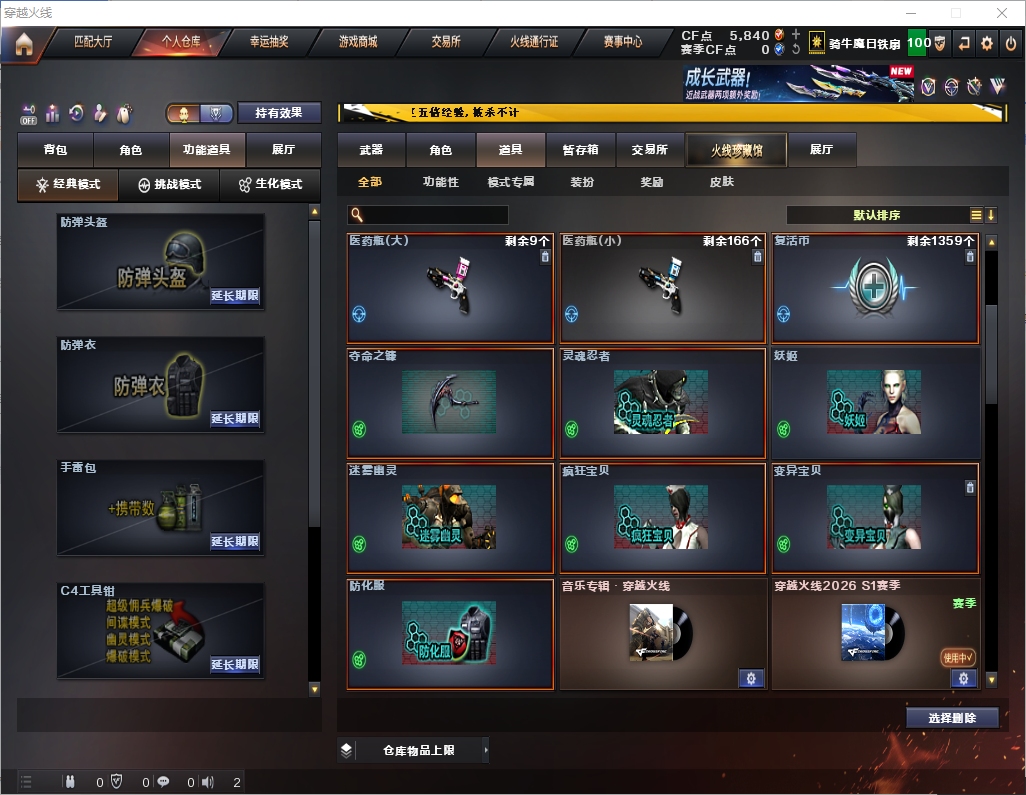
Task: Click the 选择删除 button
Action: pyautogui.click(x=952, y=718)
